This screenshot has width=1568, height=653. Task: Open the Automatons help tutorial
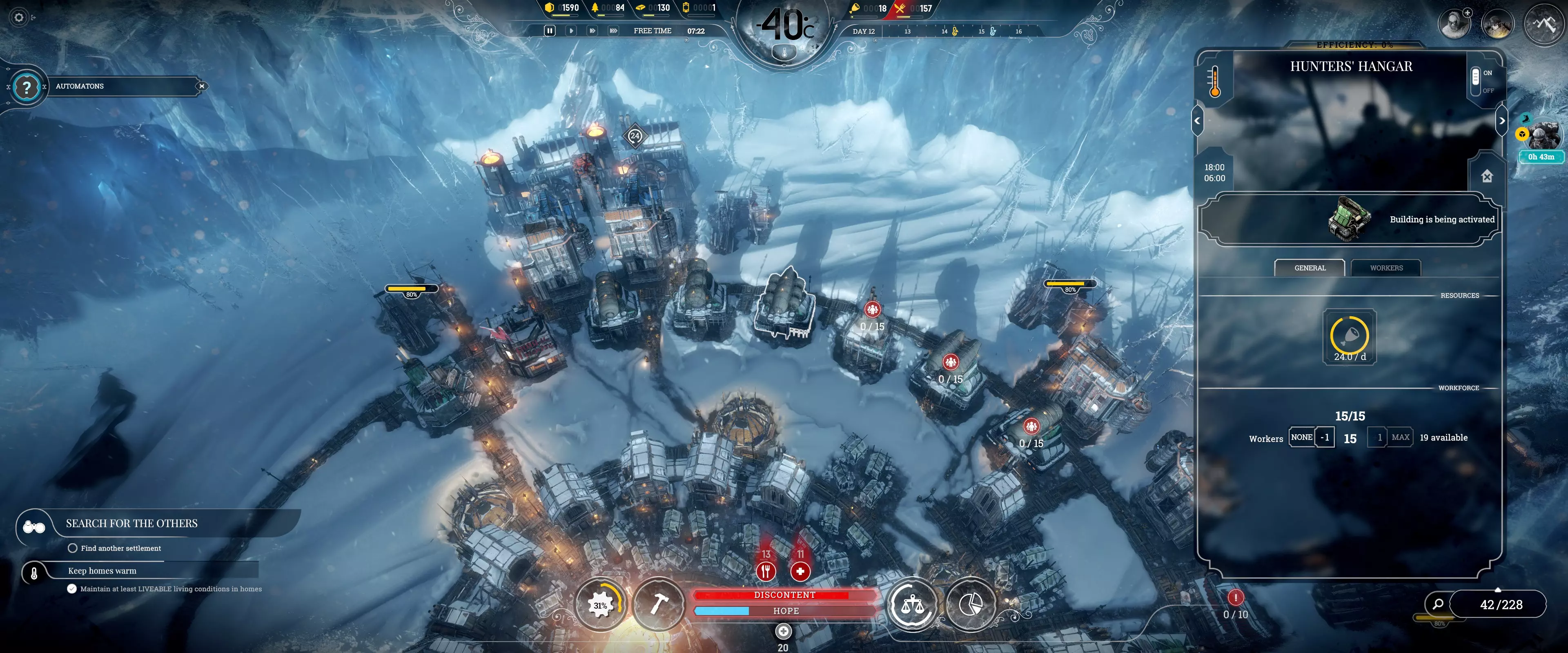[x=27, y=87]
